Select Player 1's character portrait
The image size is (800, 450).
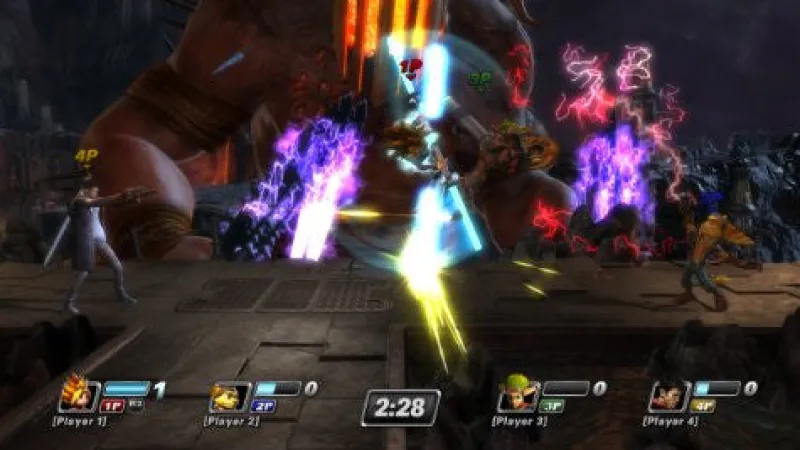pyautogui.click(x=79, y=395)
